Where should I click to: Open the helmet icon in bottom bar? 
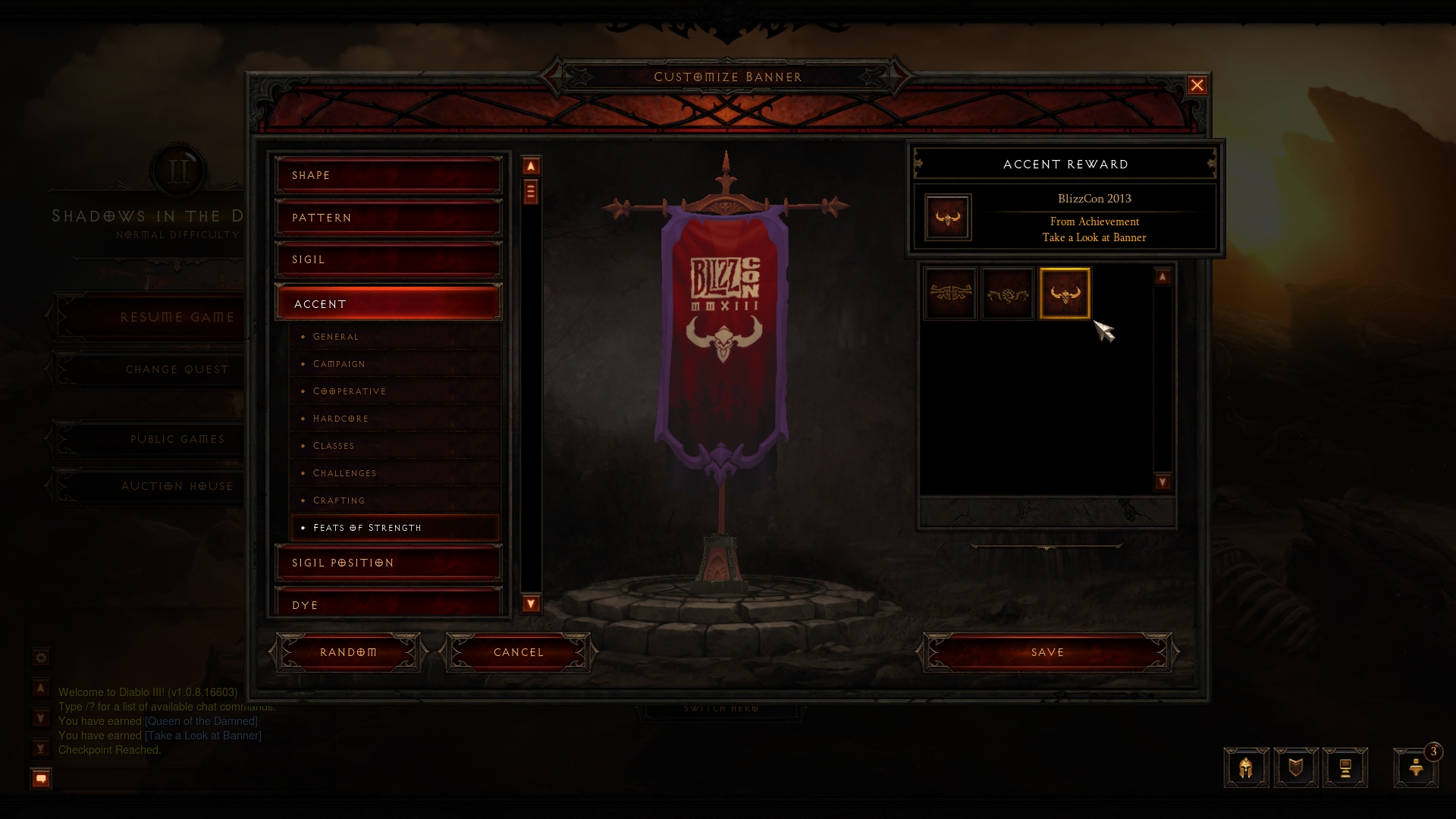click(1246, 768)
